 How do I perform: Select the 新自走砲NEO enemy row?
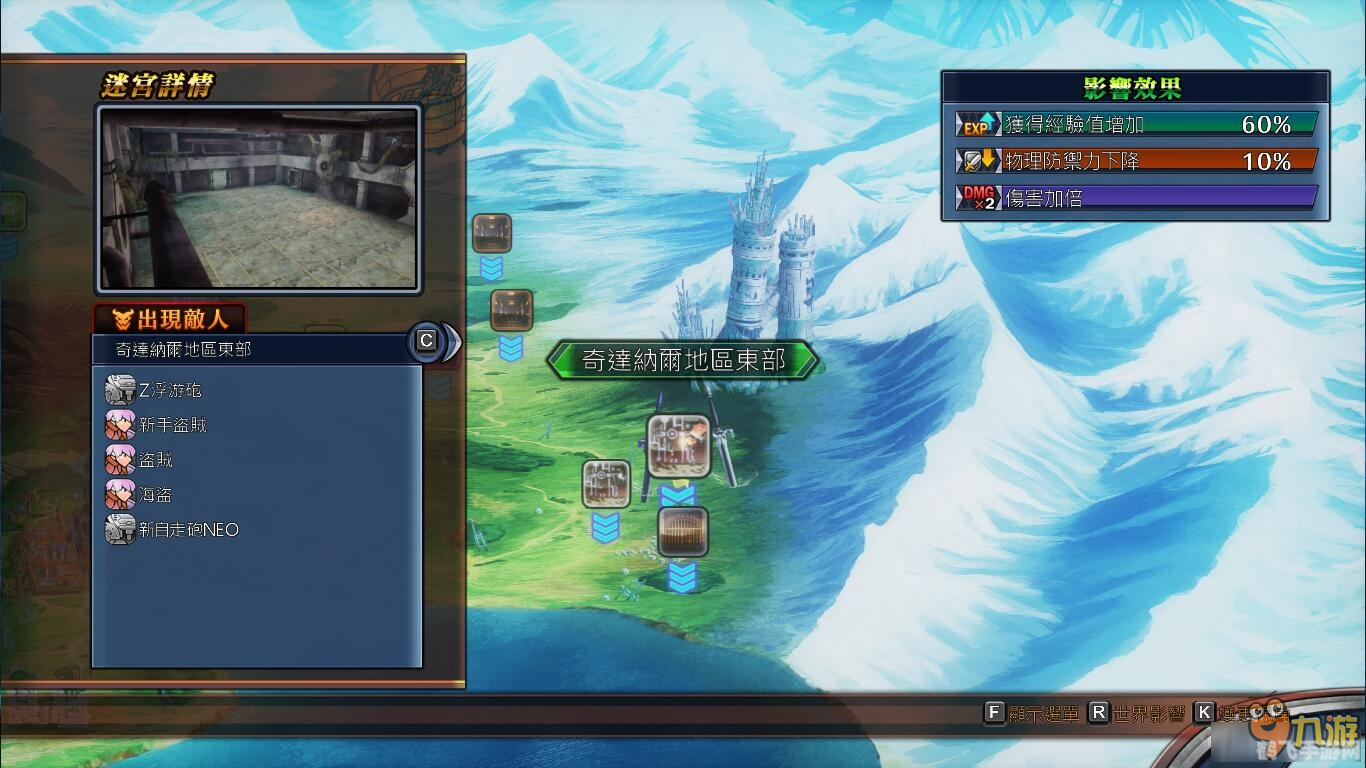coord(188,530)
